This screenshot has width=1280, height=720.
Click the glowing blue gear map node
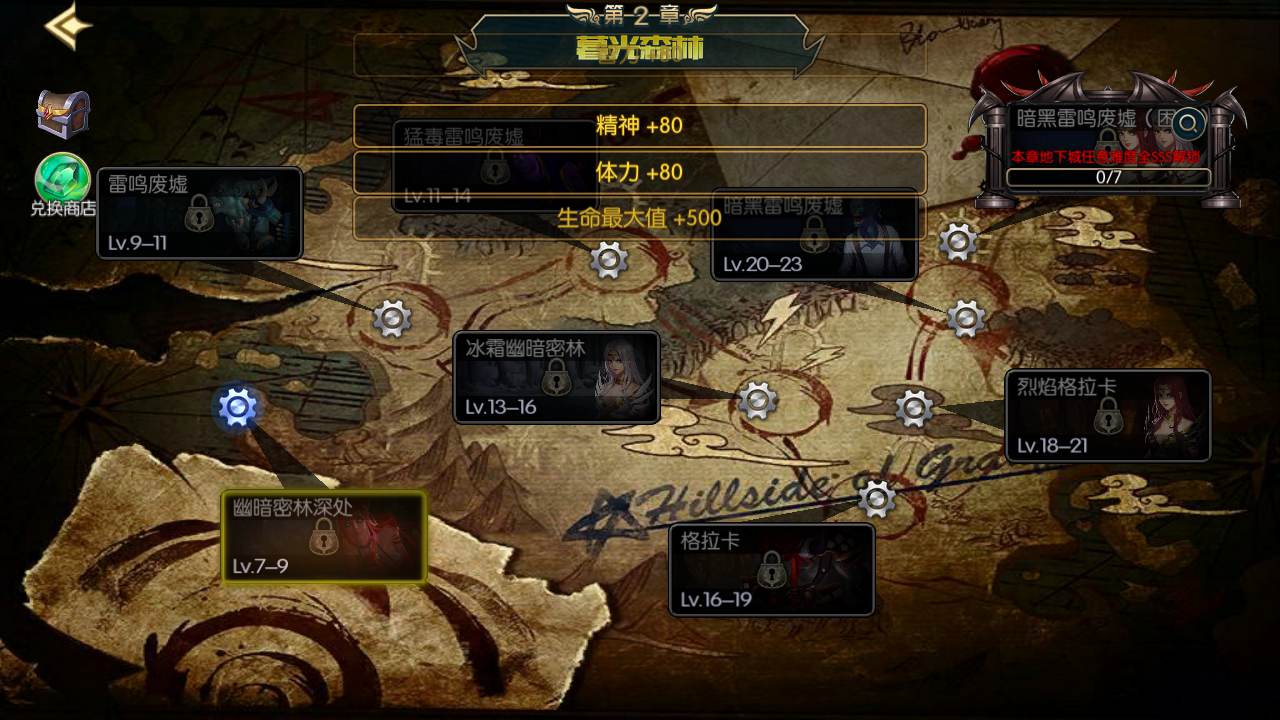tap(238, 407)
